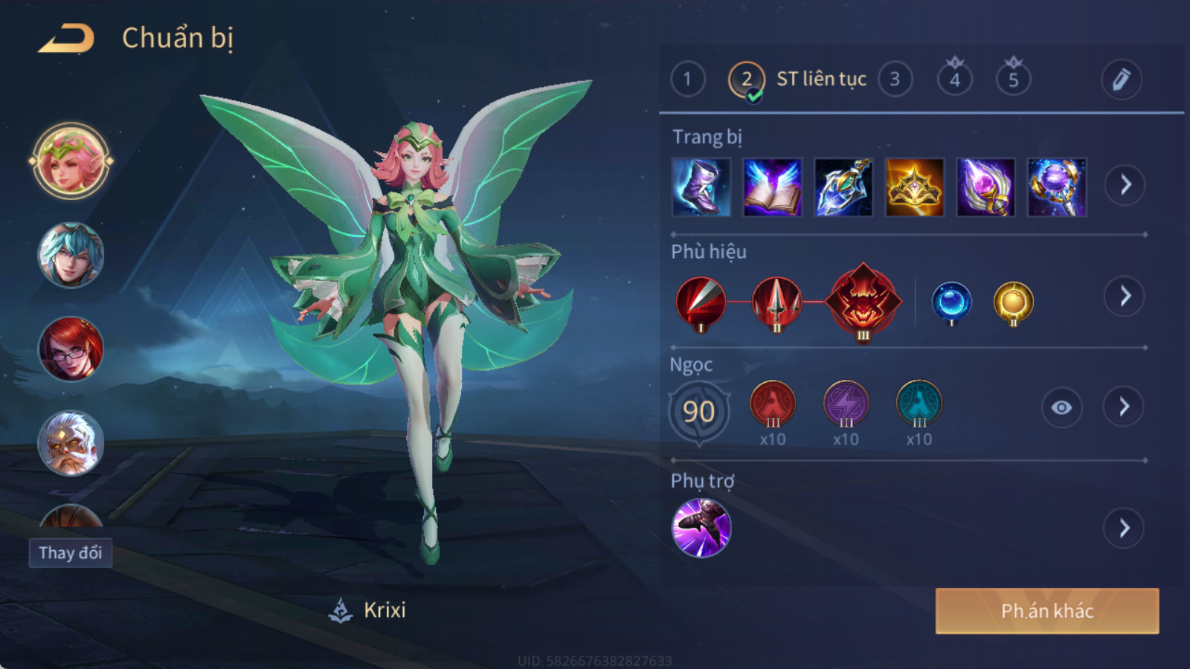This screenshot has height=669, width=1190.
Task: Expand the Trang bị equipment list
Action: tap(1125, 185)
